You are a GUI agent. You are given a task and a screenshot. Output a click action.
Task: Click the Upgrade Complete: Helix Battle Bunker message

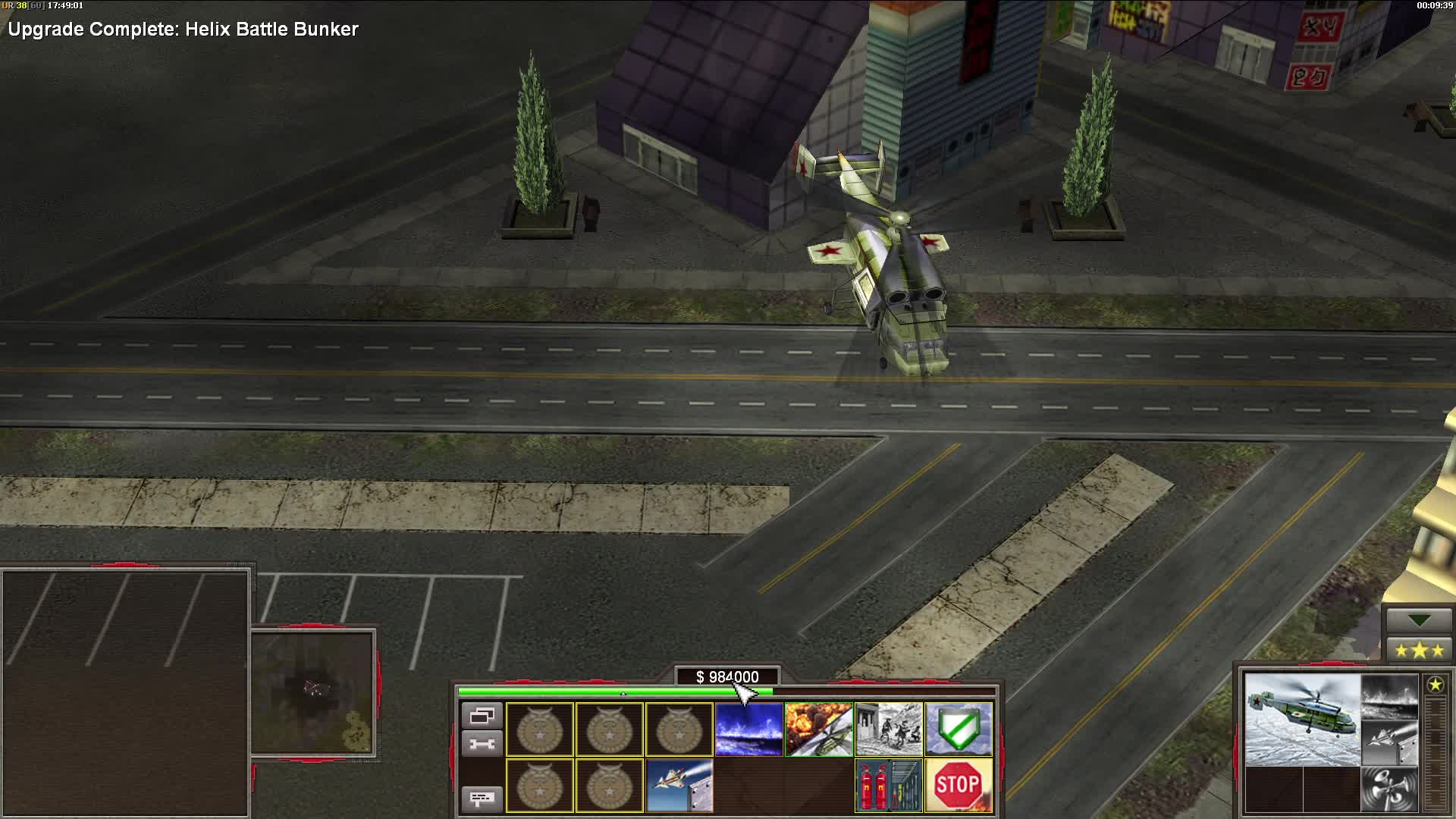point(182,30)
